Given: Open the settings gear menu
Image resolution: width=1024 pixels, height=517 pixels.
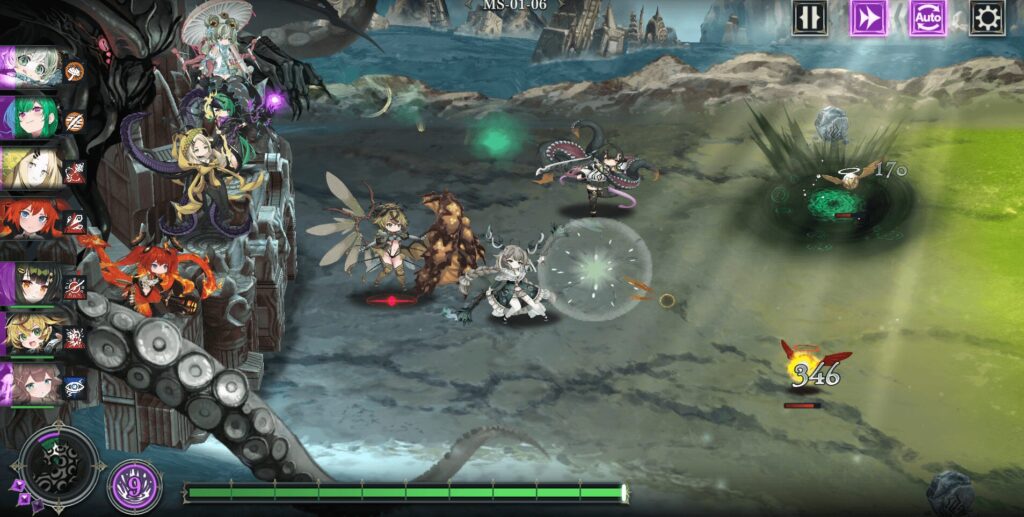Looking at the screenshot, I should (x=987, y=18).
